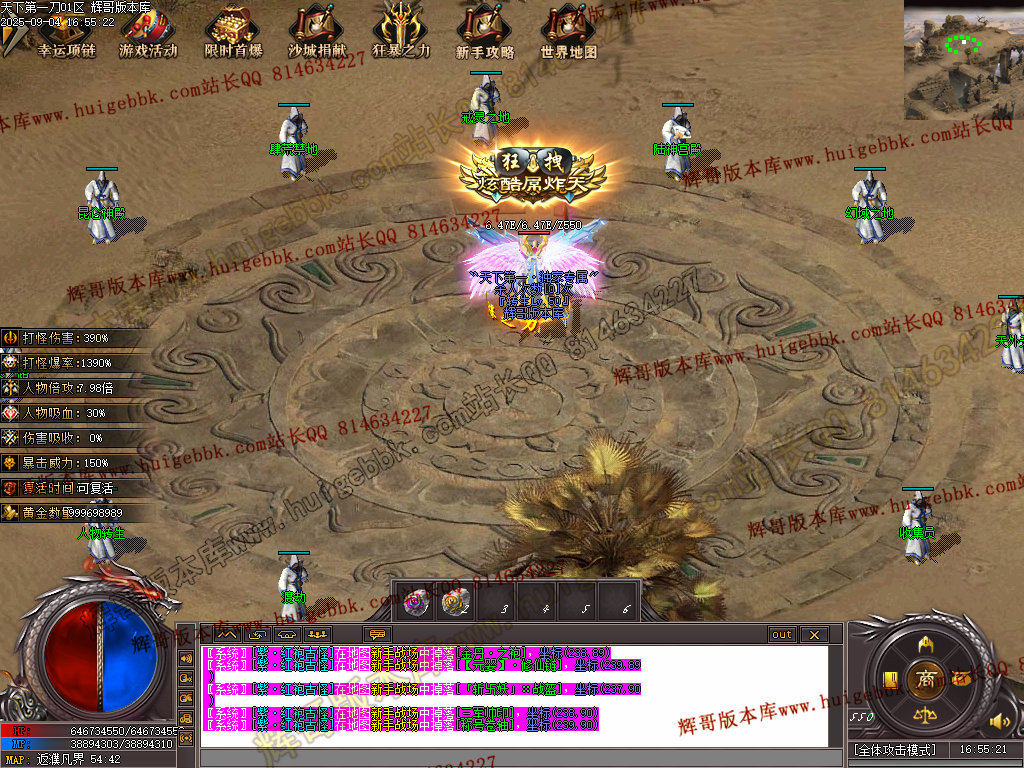Use the item in hotbar slot 1

click(415, 601)
